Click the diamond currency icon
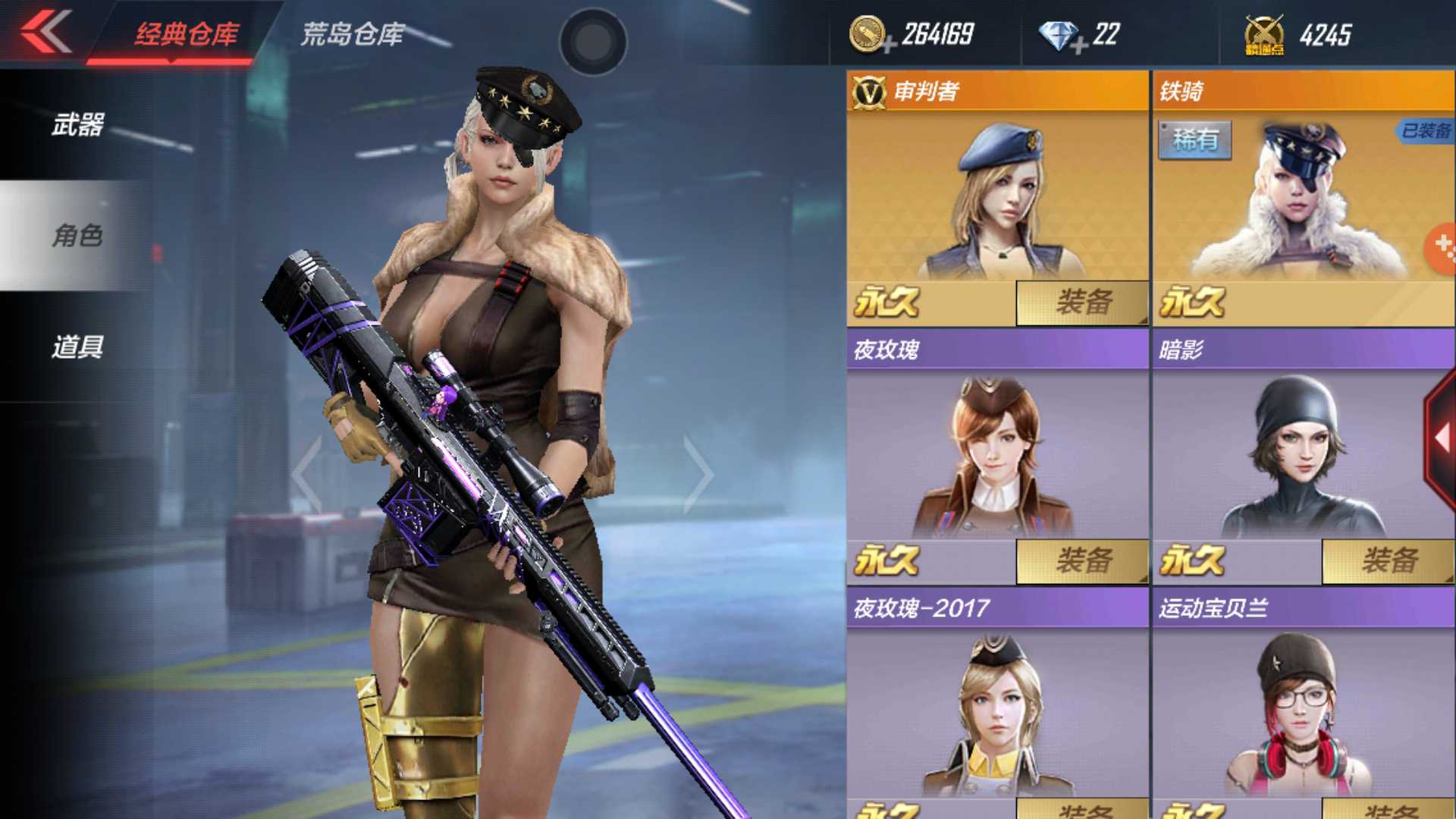This screenshot has height=819, width=1456. [x=1059, y=34]
